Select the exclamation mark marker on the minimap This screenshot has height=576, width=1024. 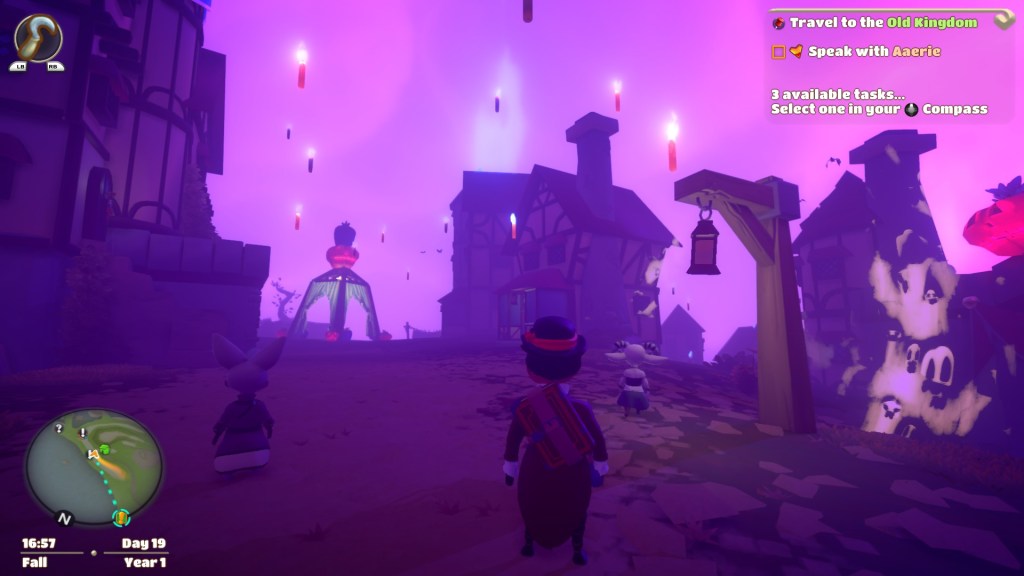click(82, 433)
